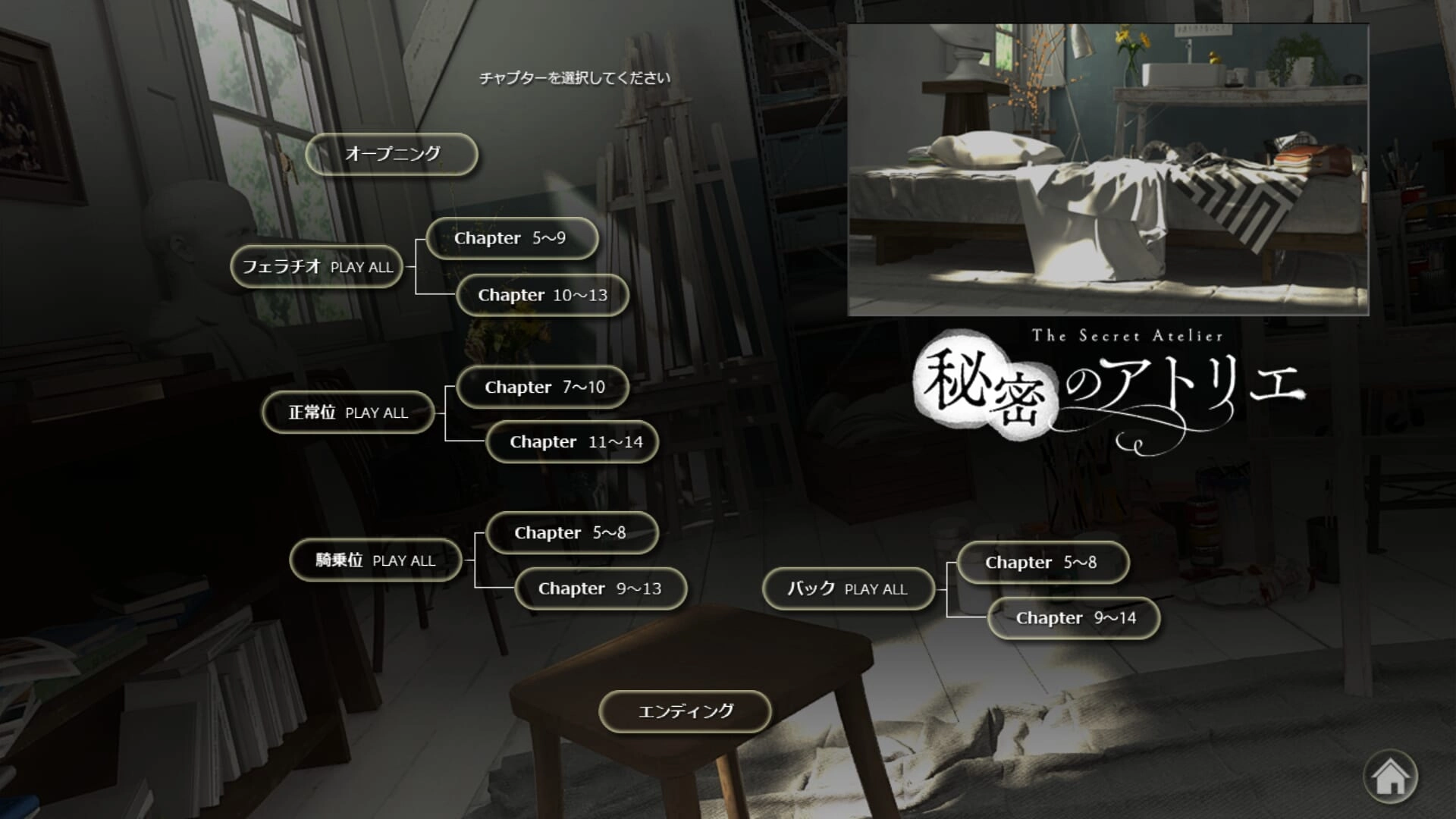
Task: Choose Chapter 11~14
Action: (572, 442)
